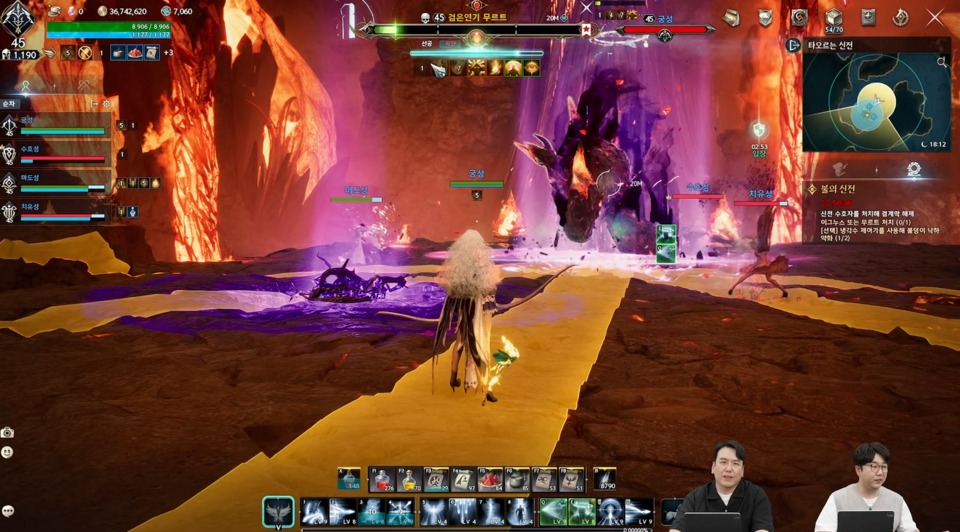960x532 pixels.
Task: Use the cooking pot item slot
Action: (516, 480)
